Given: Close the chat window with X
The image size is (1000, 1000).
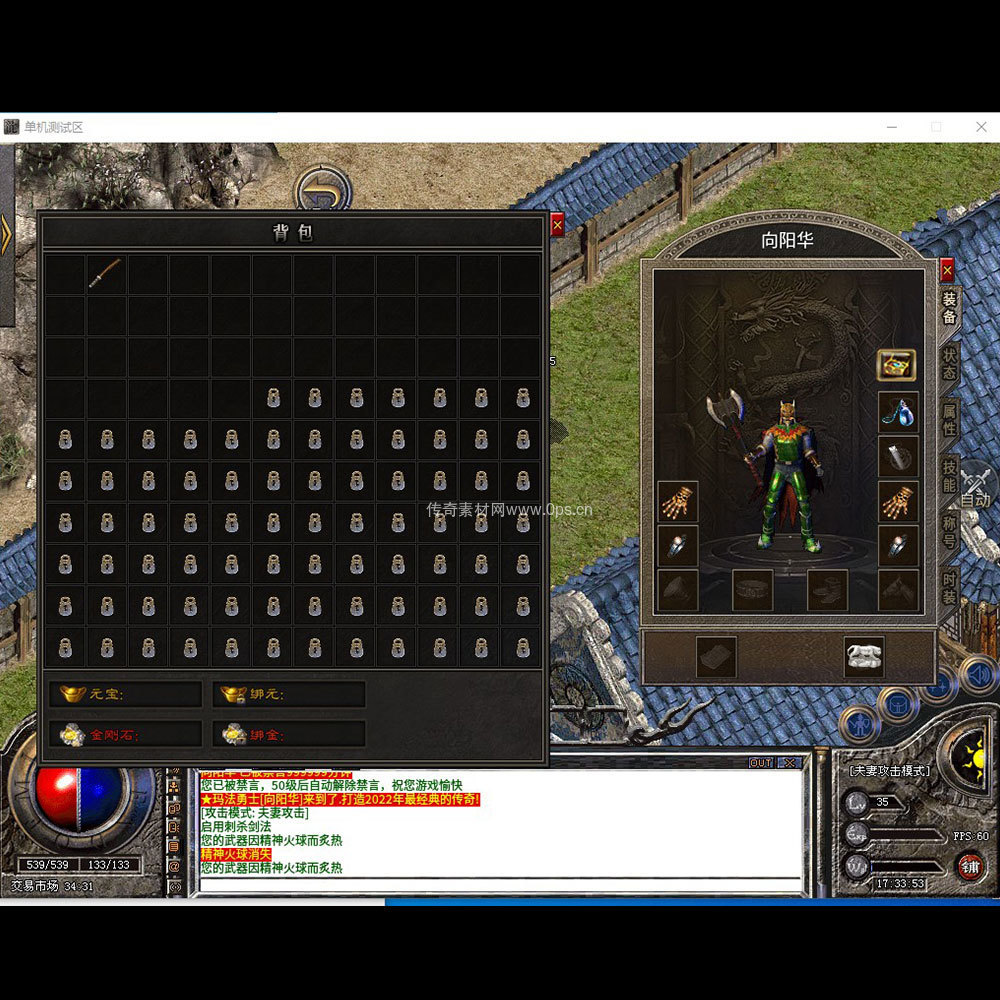Looking at the screenshot, I should (x=788, y=763).
